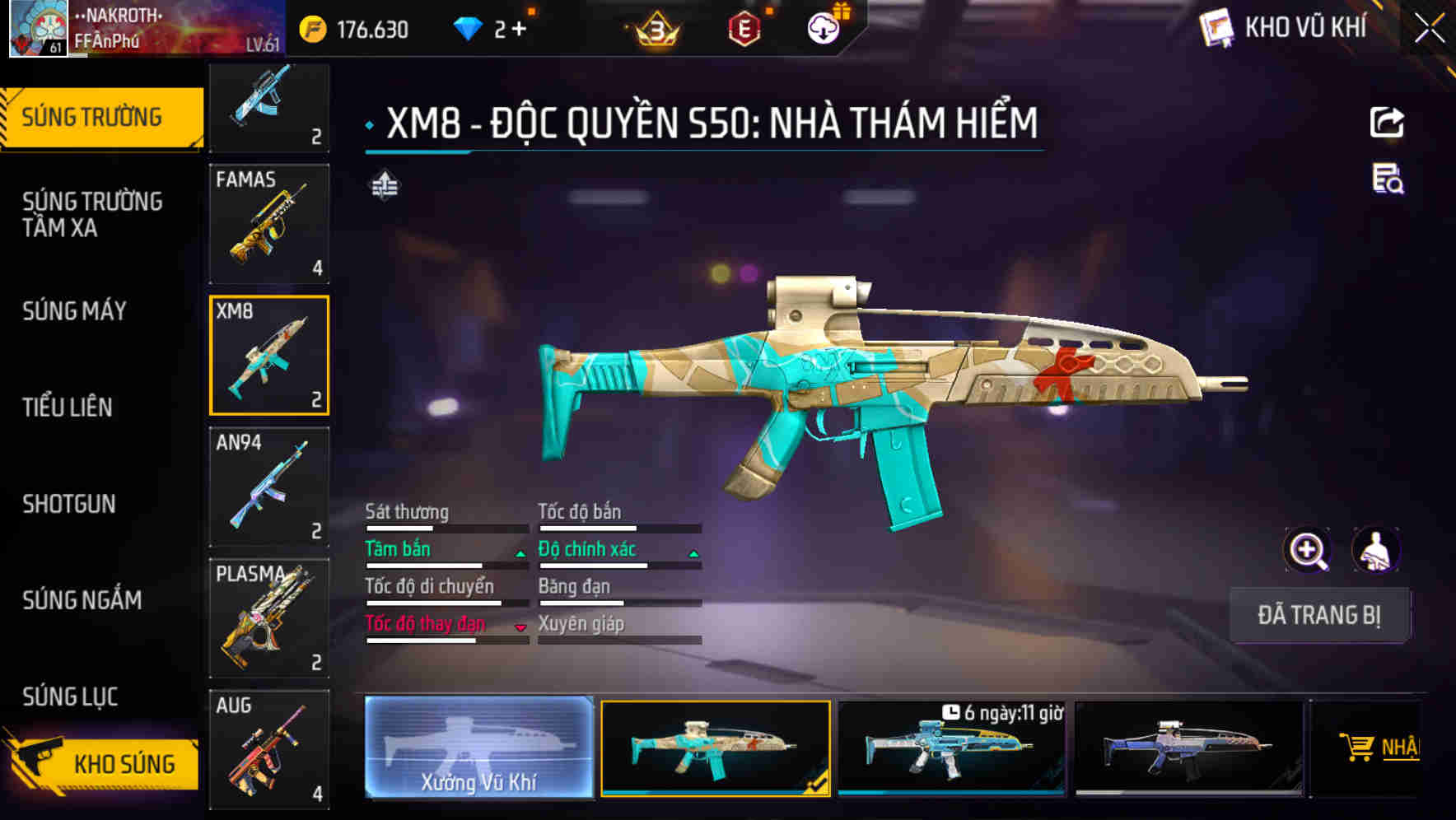Expand the SÚNG NGẮM weapon category
The width and height of the screenshot is (1456, 820).
(x=81, y=600)
